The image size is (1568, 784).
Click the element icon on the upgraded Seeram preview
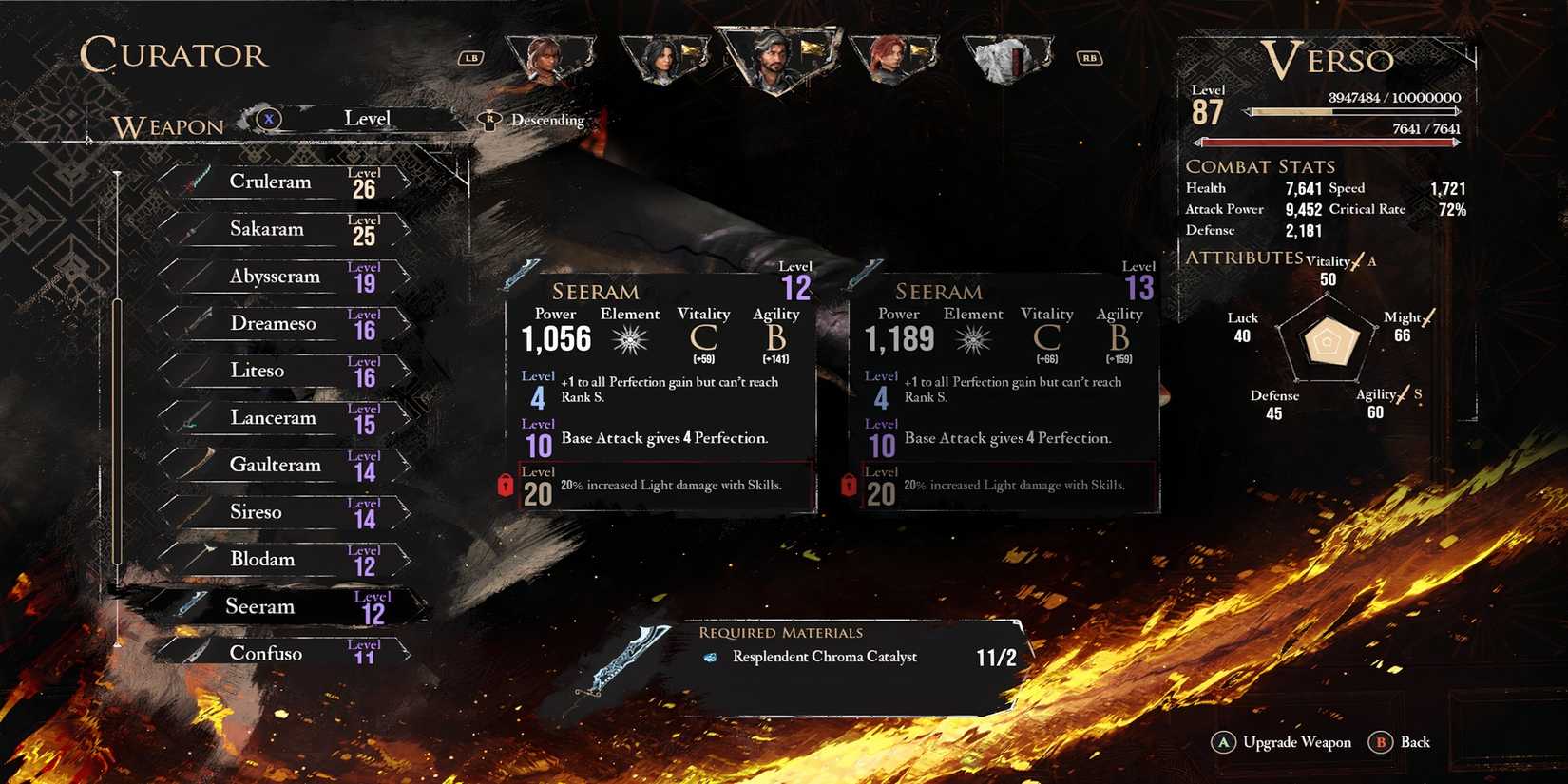tap(973, 339)
